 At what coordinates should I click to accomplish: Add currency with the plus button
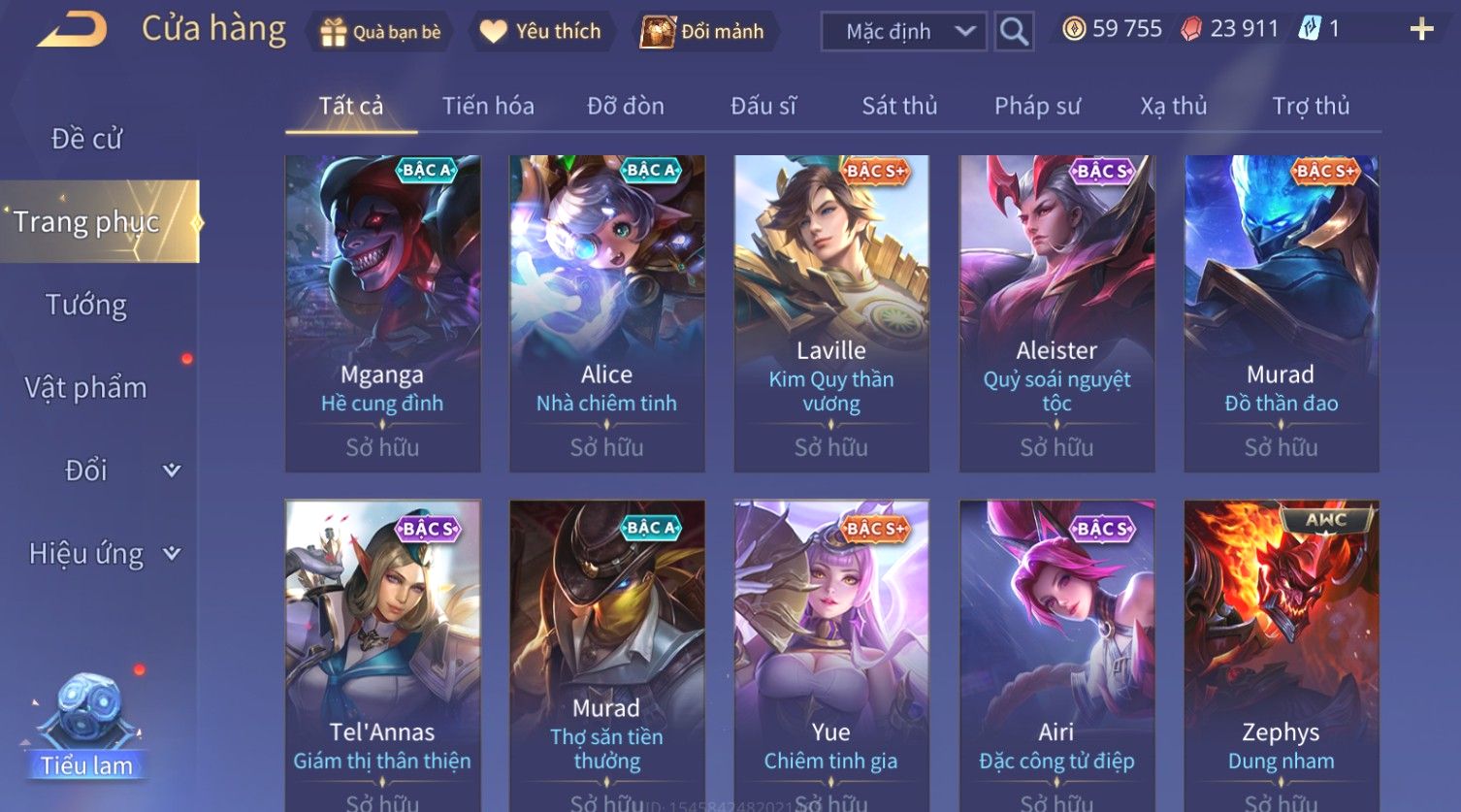point(1421,30)
